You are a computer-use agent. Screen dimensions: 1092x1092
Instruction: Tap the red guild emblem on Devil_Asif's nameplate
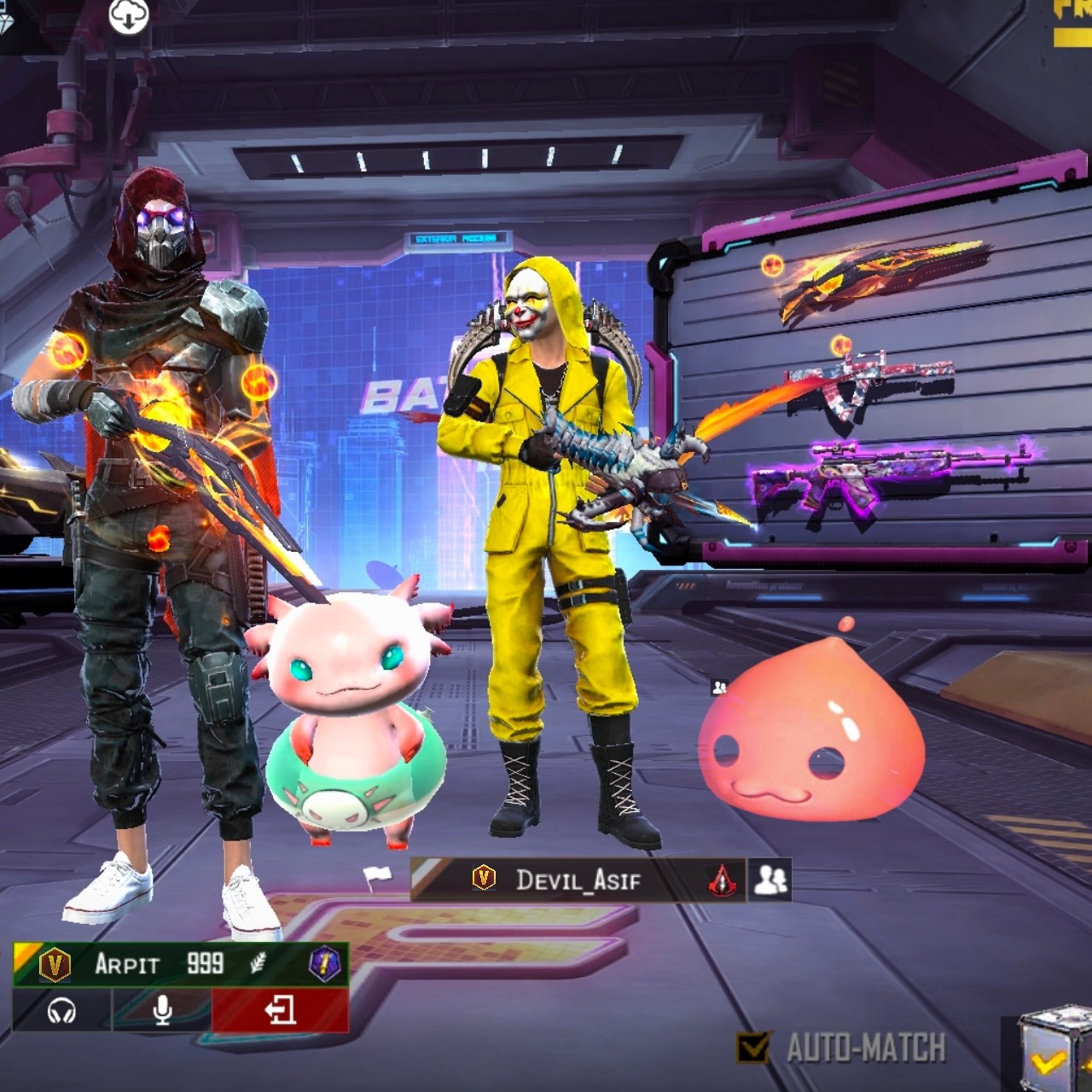click(x=722, y=880)
